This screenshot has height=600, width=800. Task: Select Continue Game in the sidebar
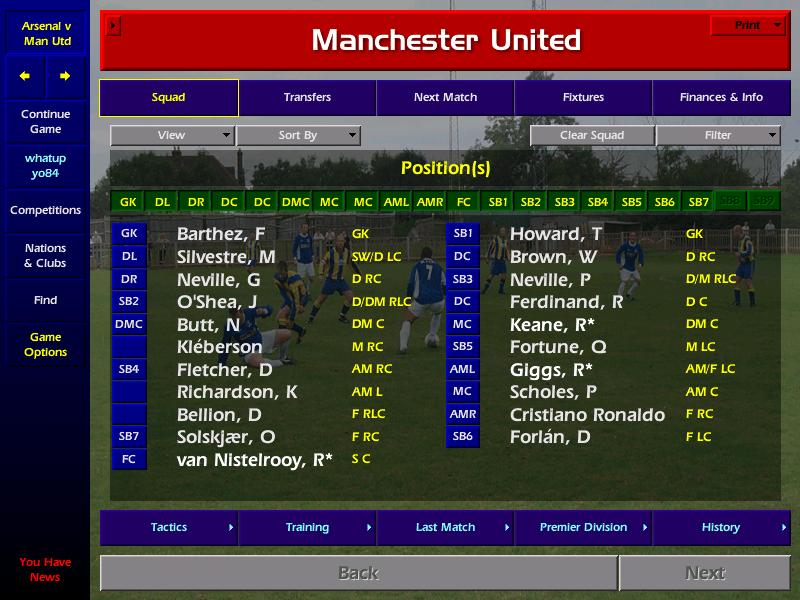(x=45, y=122)
